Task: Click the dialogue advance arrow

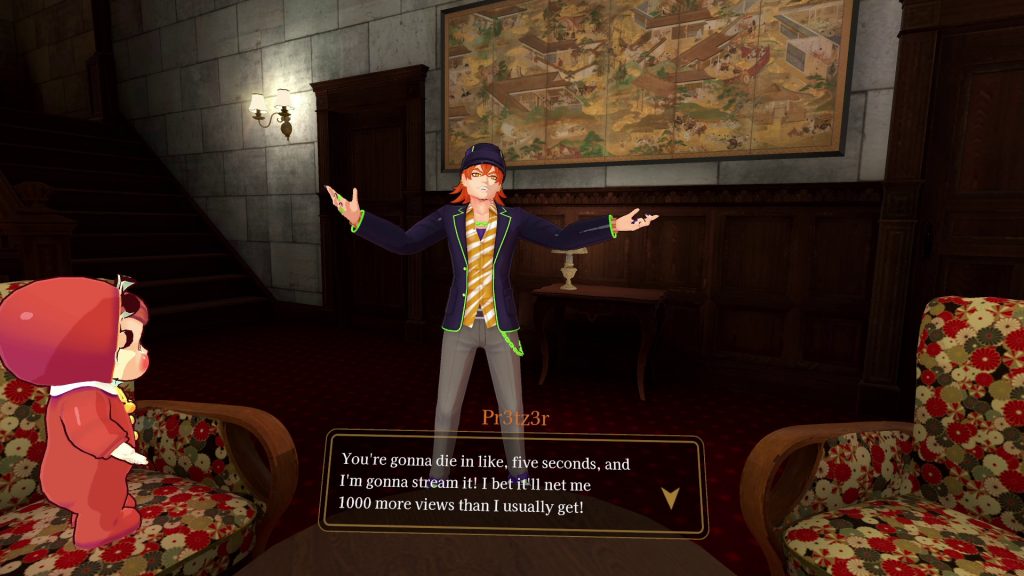Action: click(x=670, y=497)
